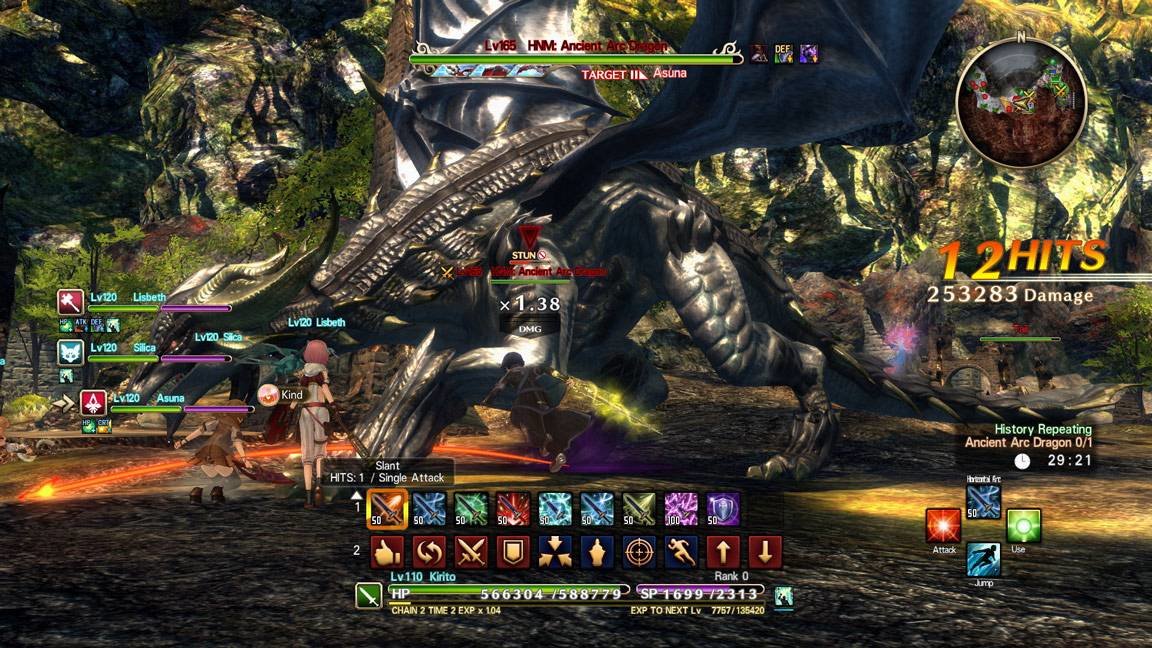Trigger the purple lightning skill costing 100
Viewport: 1152px width, 648px height.
click(681, 509)
